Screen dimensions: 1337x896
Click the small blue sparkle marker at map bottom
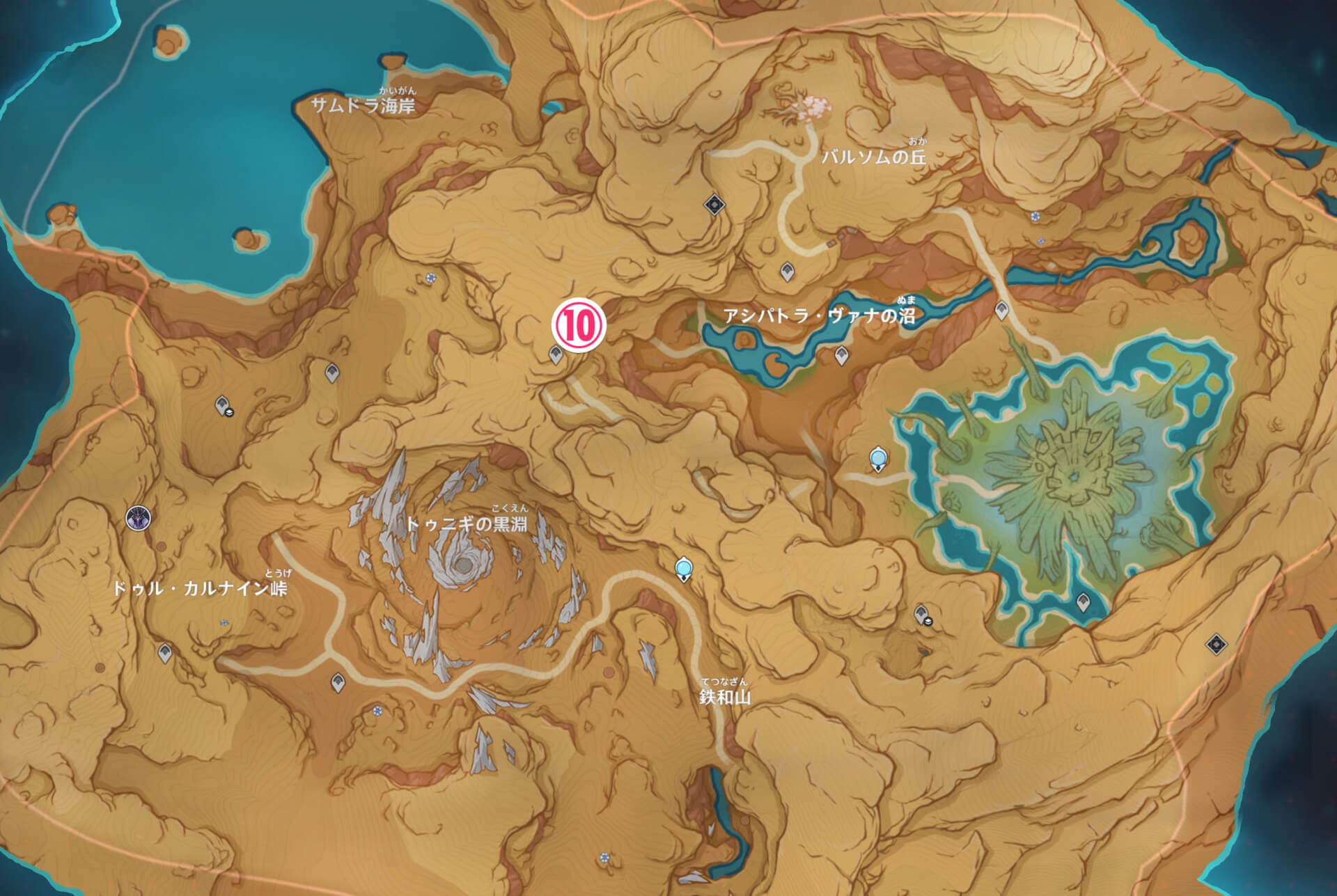(604, 858)
